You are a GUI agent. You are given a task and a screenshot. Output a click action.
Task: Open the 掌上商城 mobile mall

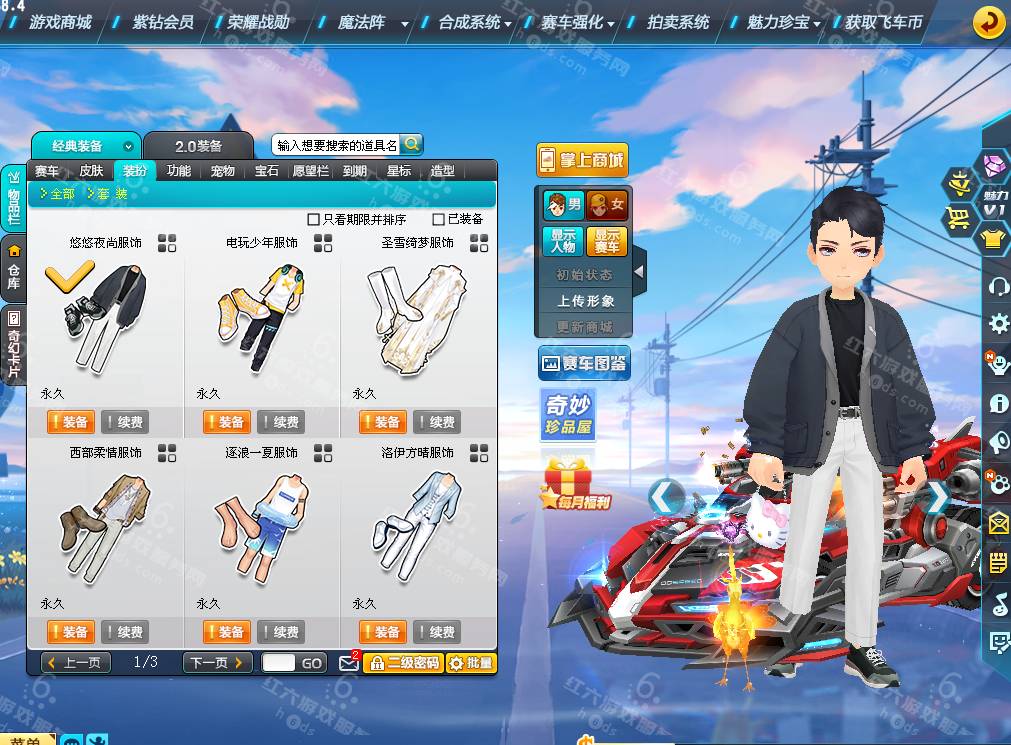(581, 160)
